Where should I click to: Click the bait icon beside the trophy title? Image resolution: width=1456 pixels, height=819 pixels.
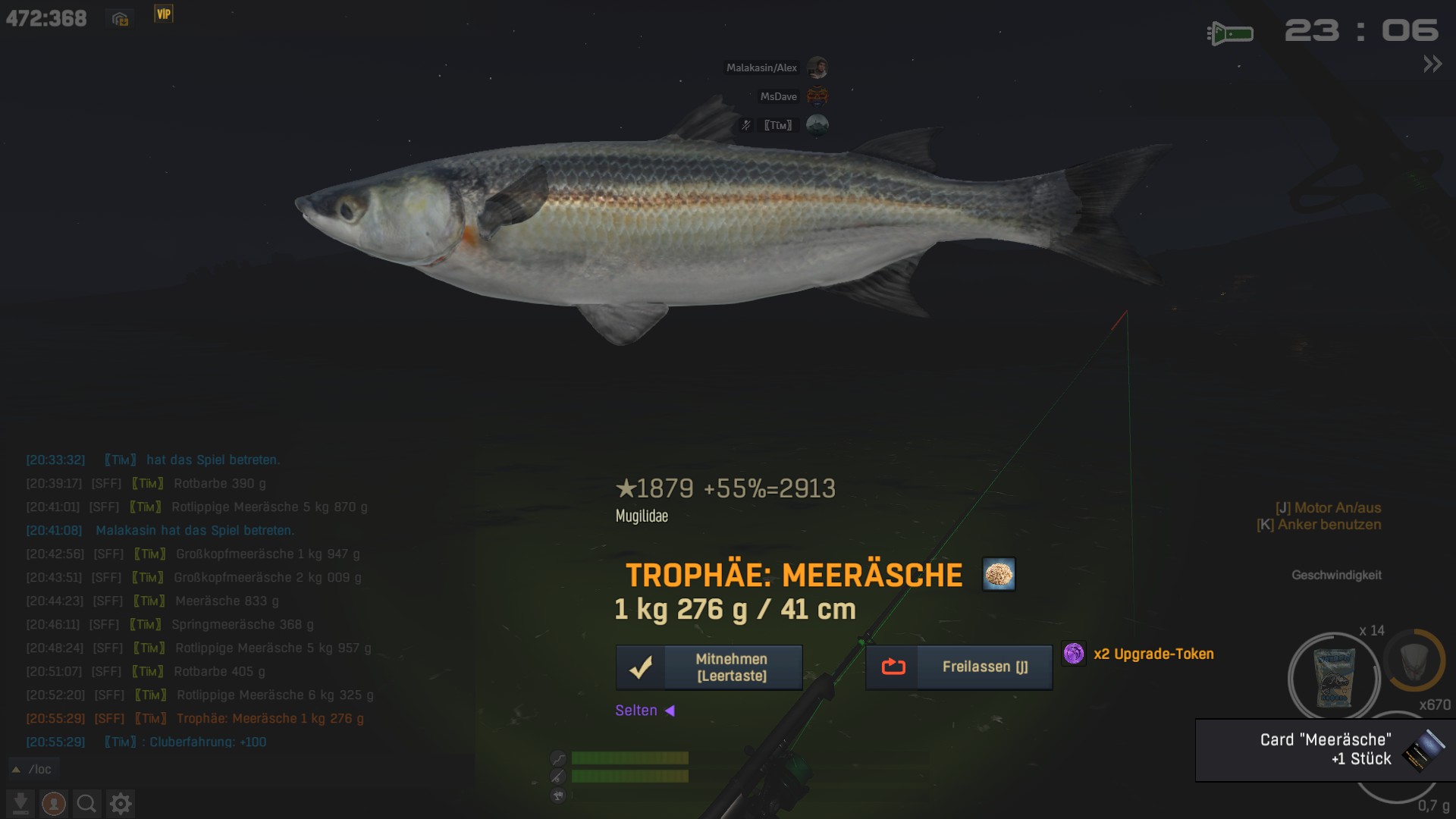[998, 575]
